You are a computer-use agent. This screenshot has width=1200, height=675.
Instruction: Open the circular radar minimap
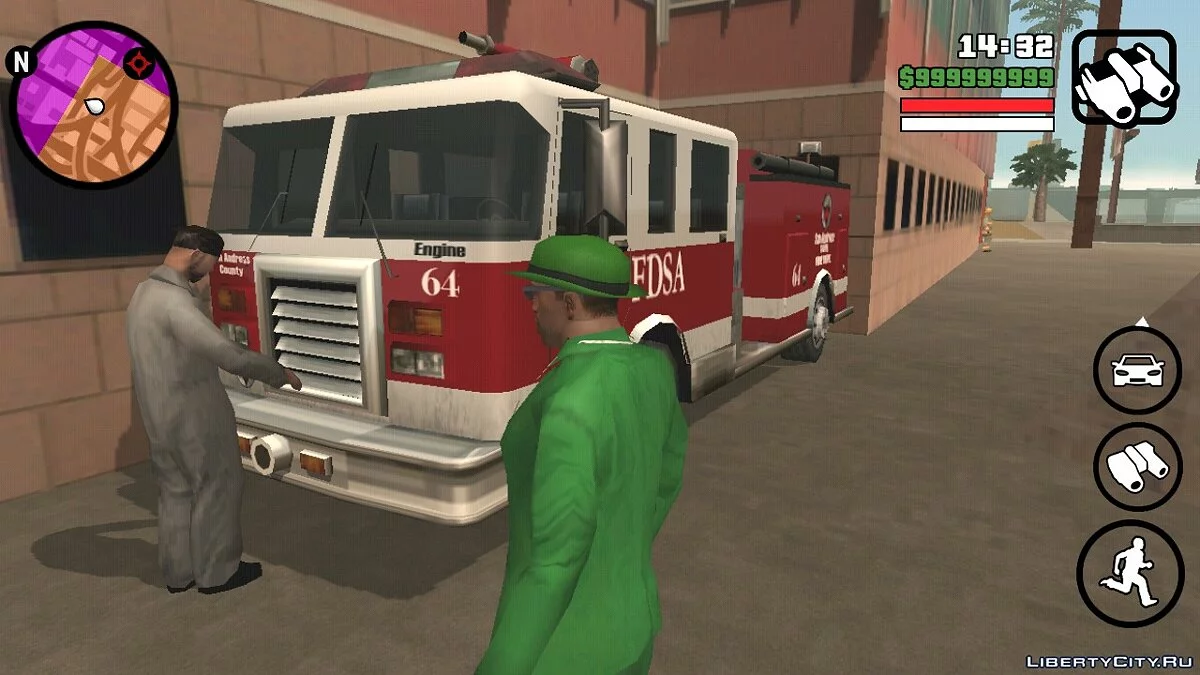pyautogui.click(x=93, y=105)
